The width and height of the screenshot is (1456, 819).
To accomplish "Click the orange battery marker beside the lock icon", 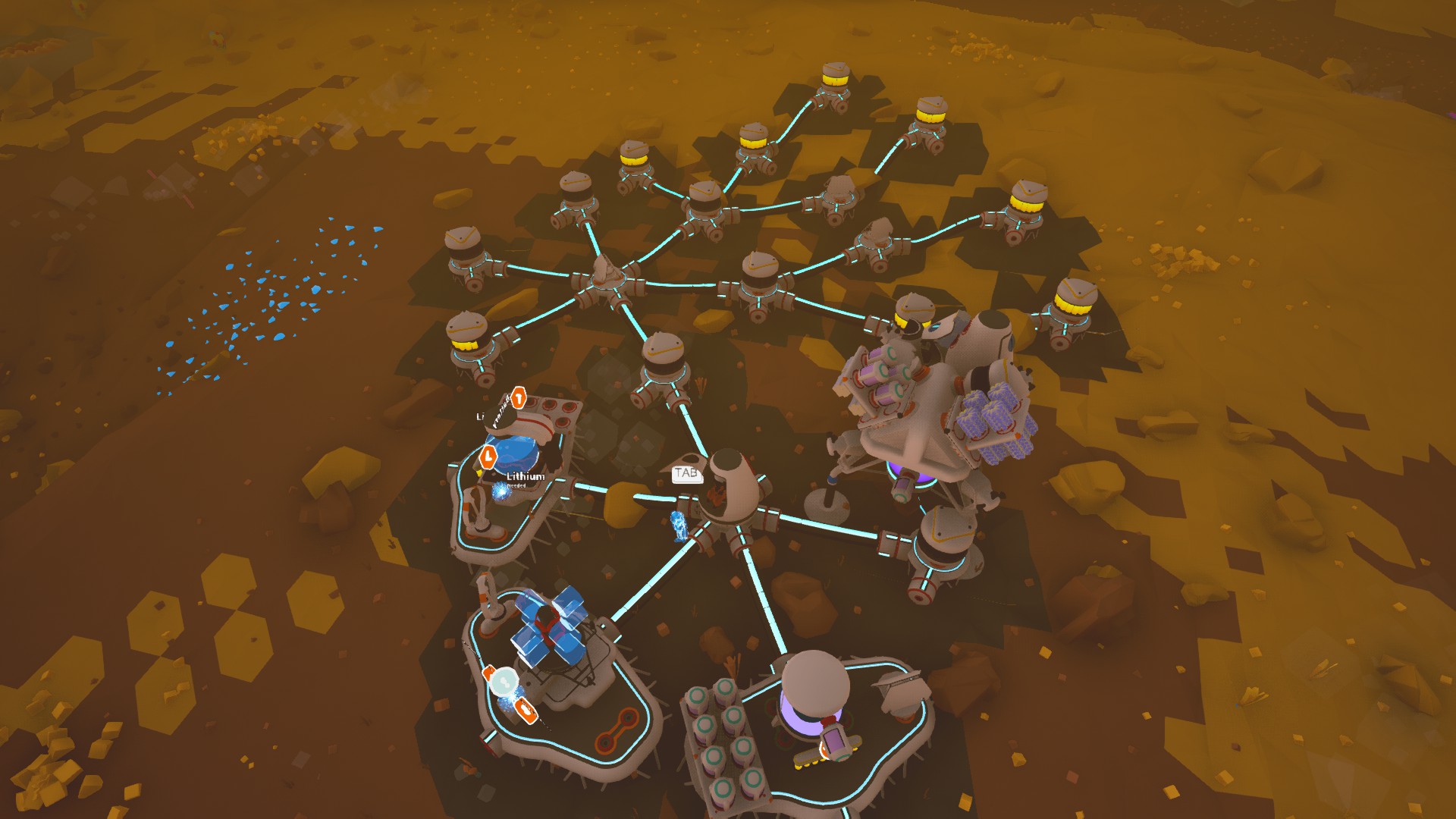I will [x=525, y=711].
